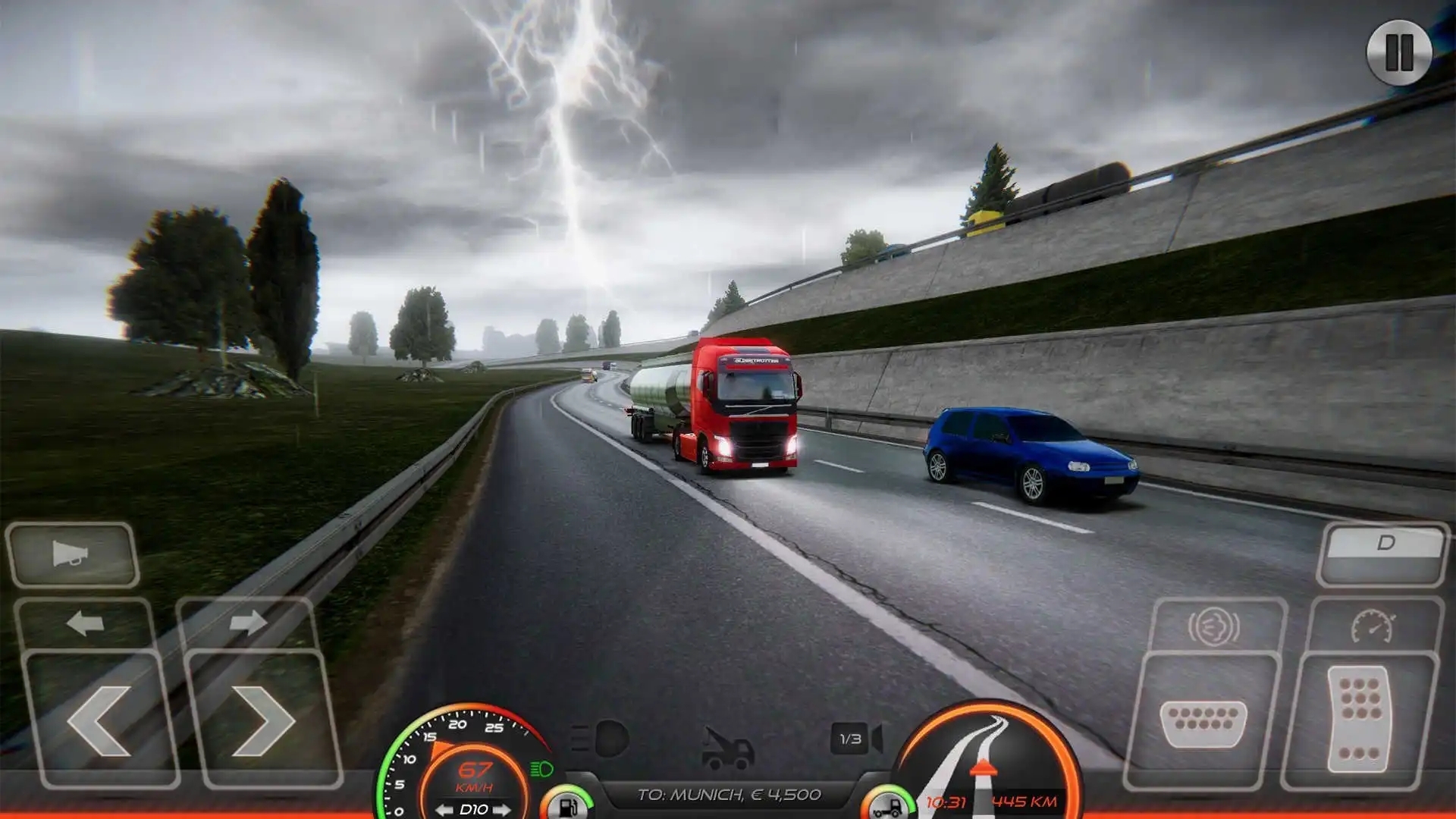Pause the game with the pause button
Image resolution: width=1456 pixels, height=819 pixels.
pyautogui.click(x=1399, y=52)
